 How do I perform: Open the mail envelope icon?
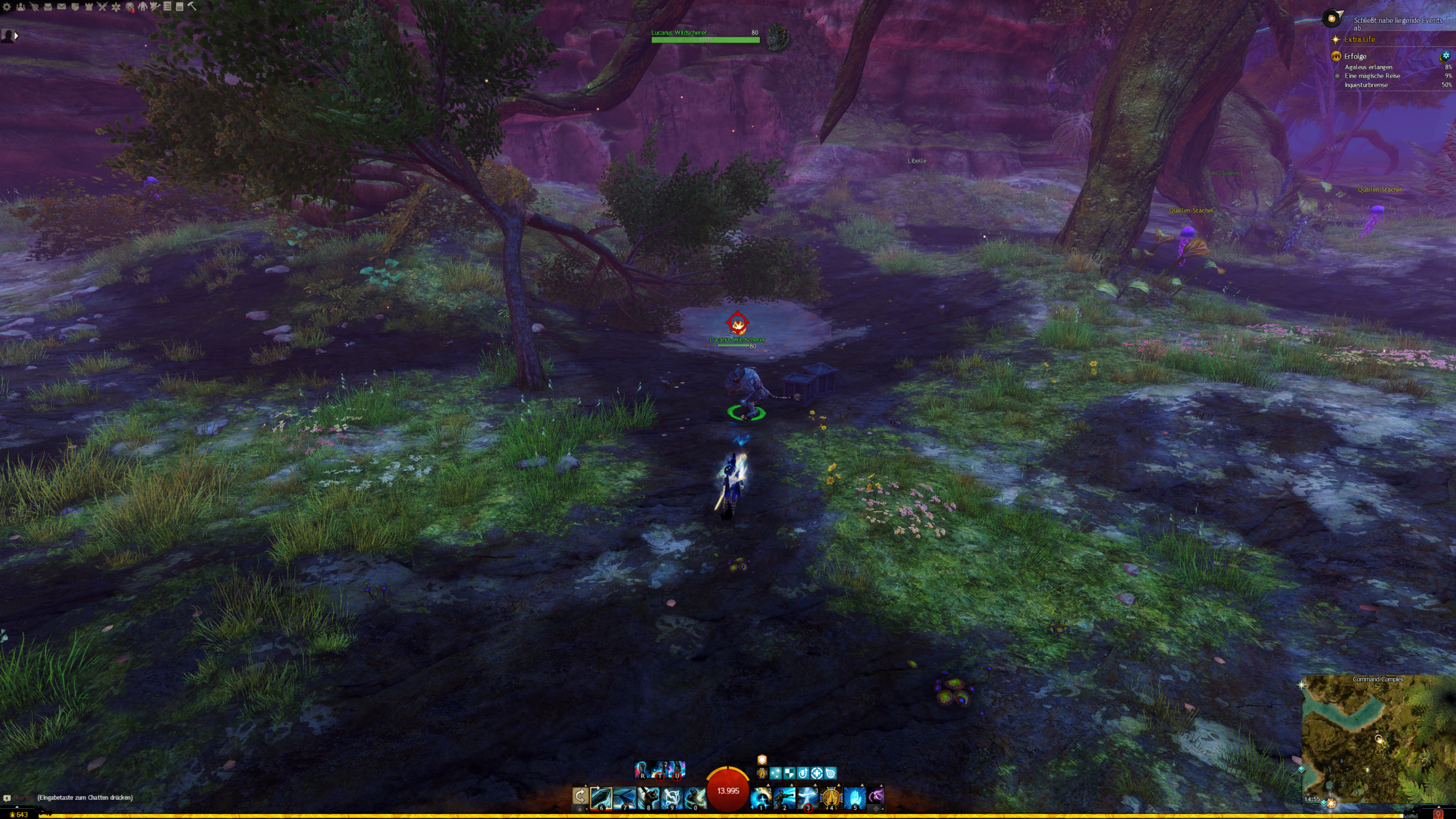[61, 7]
